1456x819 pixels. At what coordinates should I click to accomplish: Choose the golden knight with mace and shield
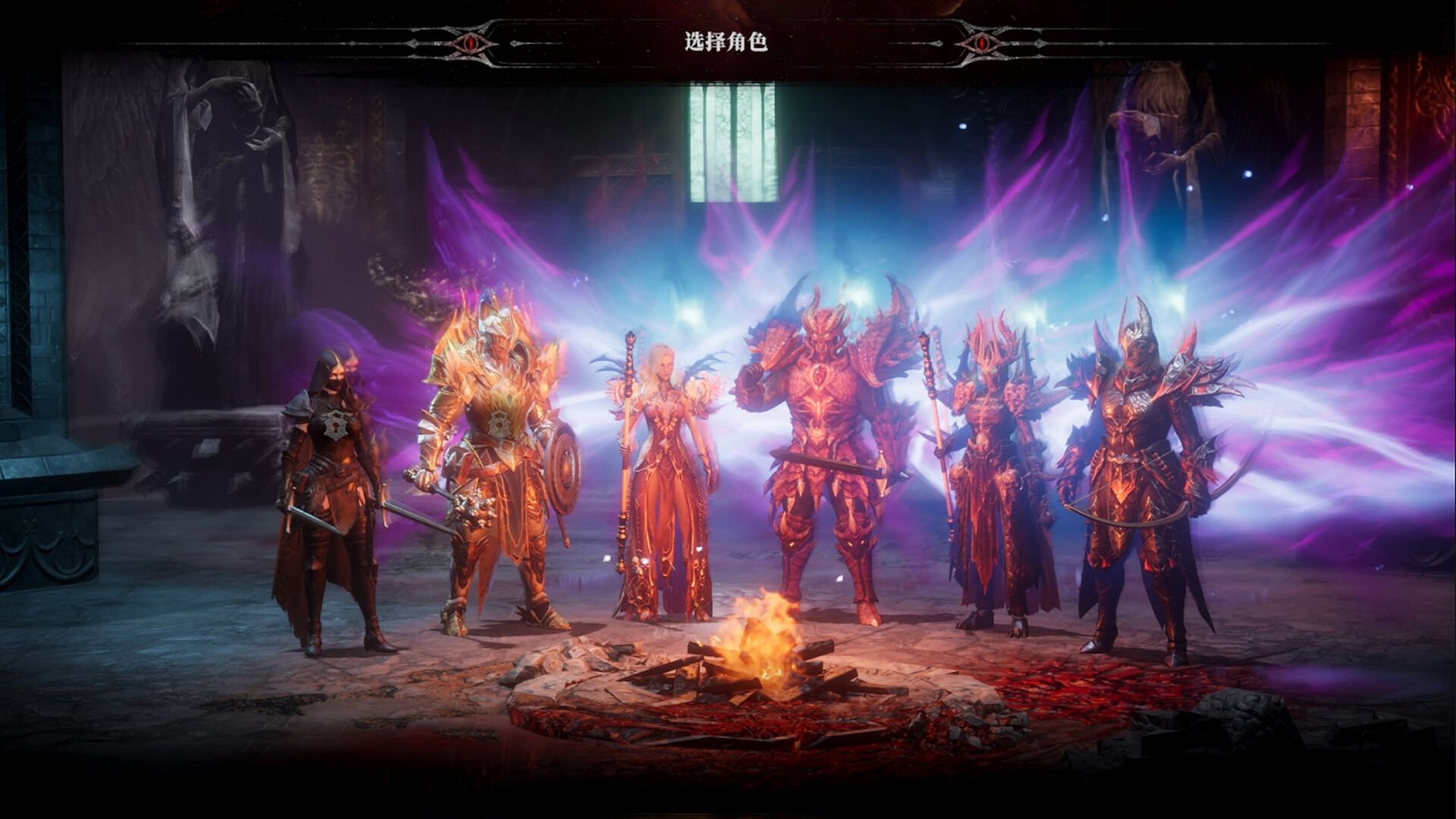pos(497,463)
